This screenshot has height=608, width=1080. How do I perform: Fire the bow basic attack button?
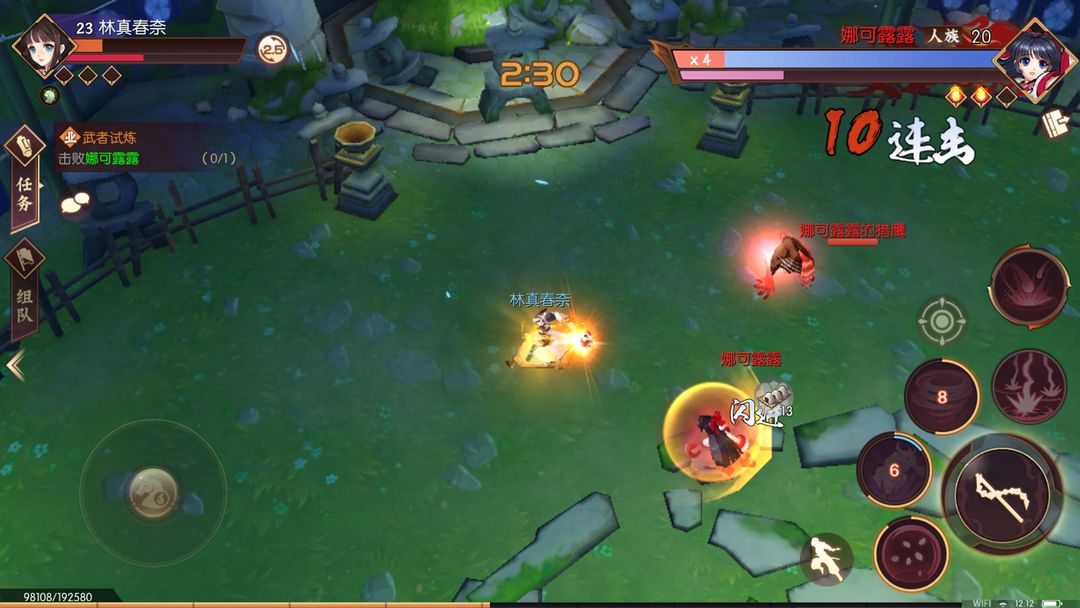click(1001, 494)
